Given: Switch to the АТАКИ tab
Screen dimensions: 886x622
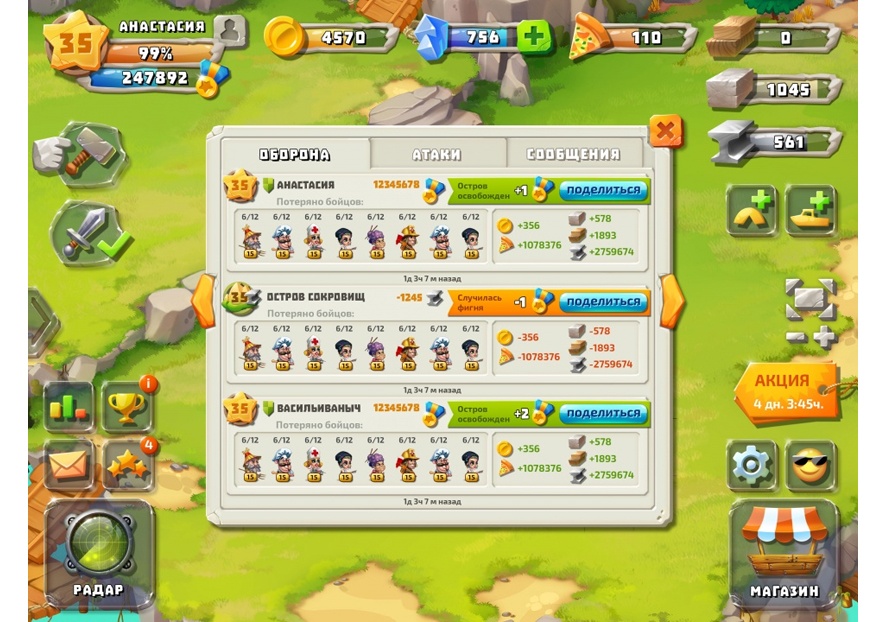Looking at the screenshot, I should coord(437,154).
